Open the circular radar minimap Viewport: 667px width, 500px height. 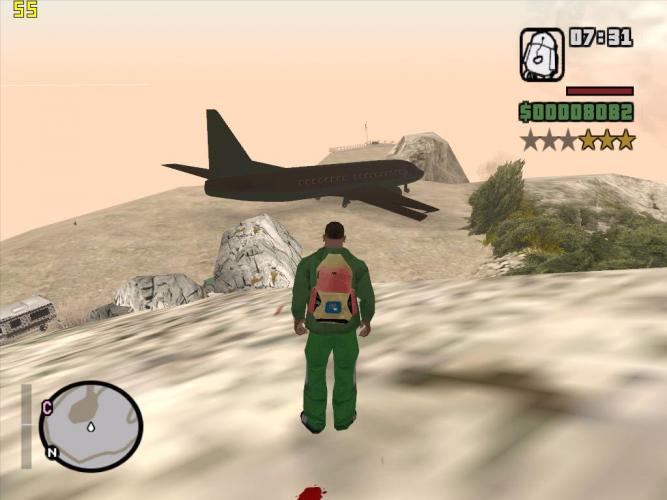(91, 426)
